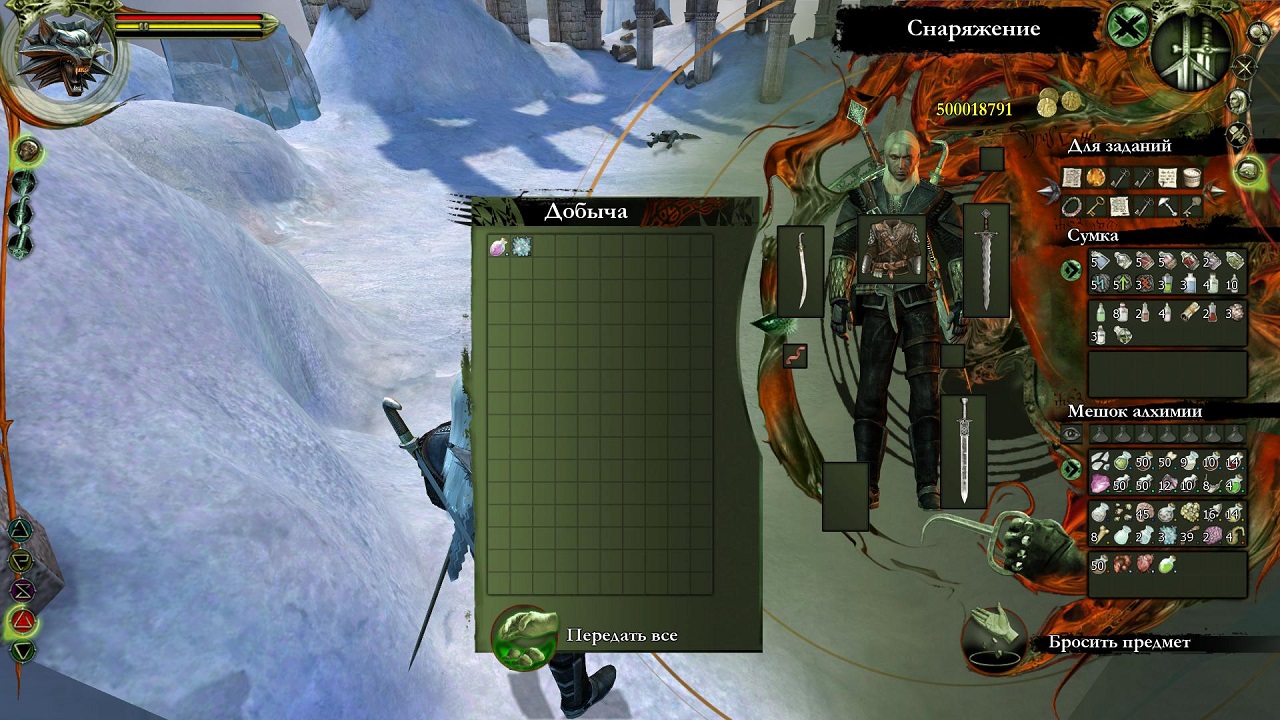Viewport: 1280px width, 720px height.
Task: Take all loot with the Передать все button
Action: point(524,636)
